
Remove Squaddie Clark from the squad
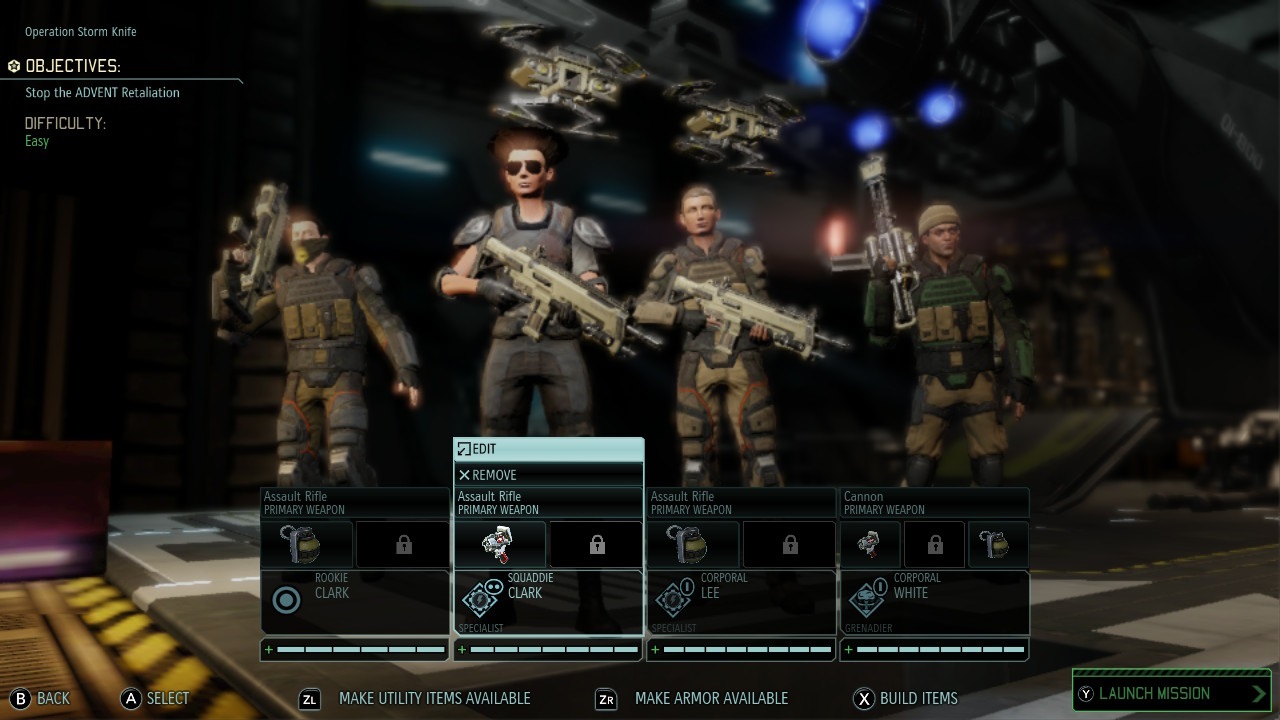pyautogui.click(x=548, y=475)
